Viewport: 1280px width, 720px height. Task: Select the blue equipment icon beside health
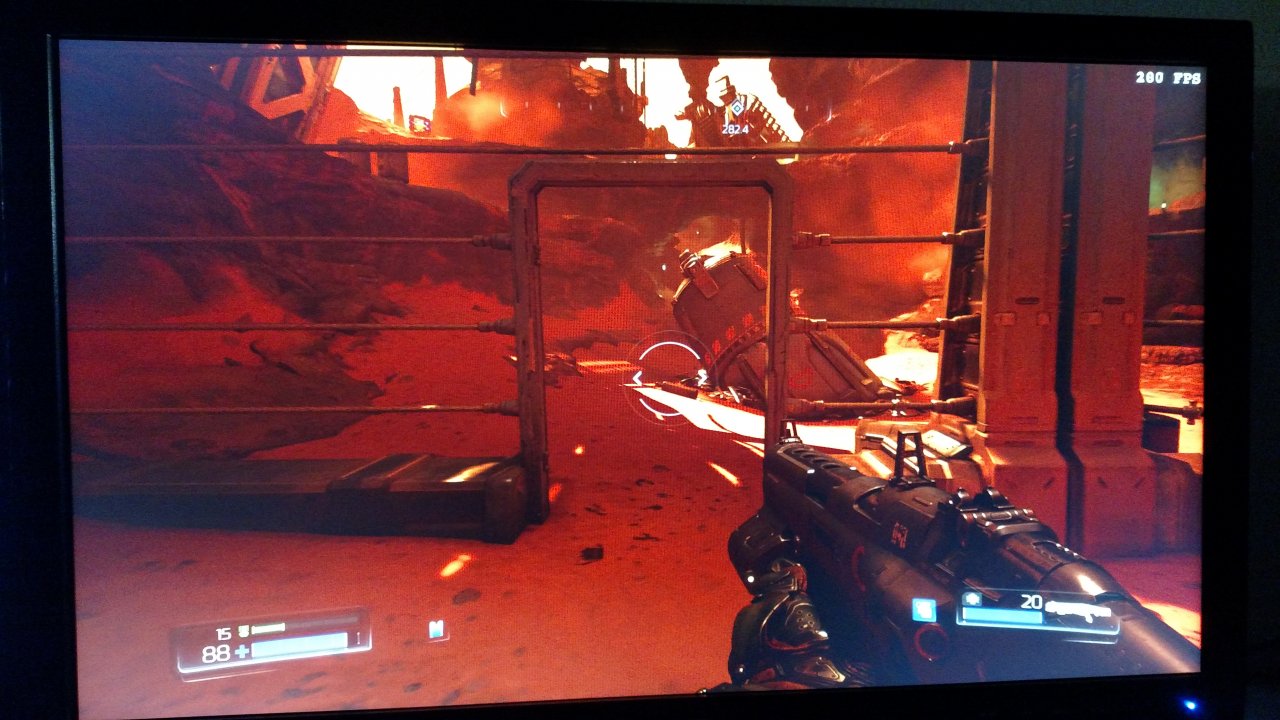(436, 630)
